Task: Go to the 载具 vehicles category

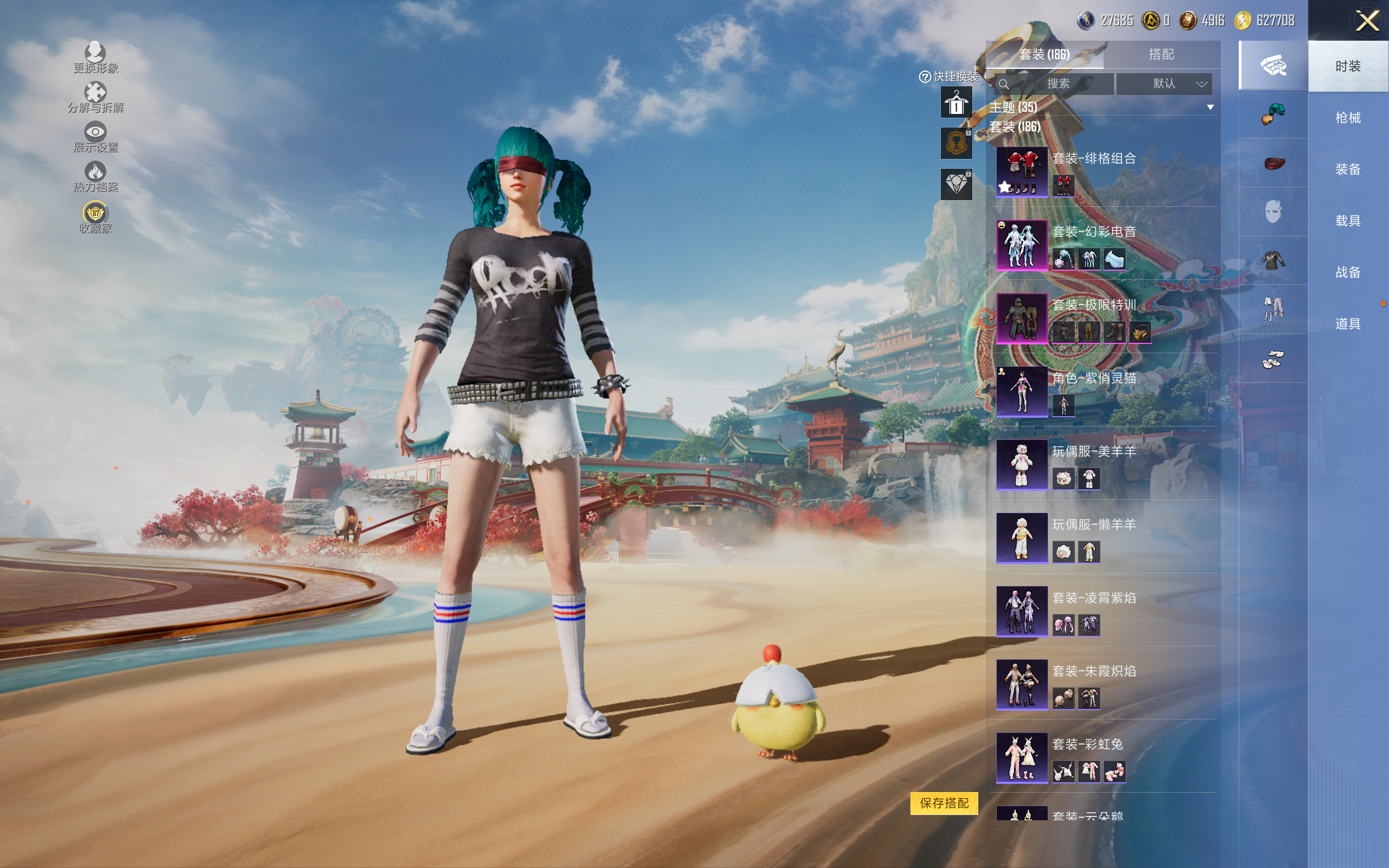Action: point(1347,221)
